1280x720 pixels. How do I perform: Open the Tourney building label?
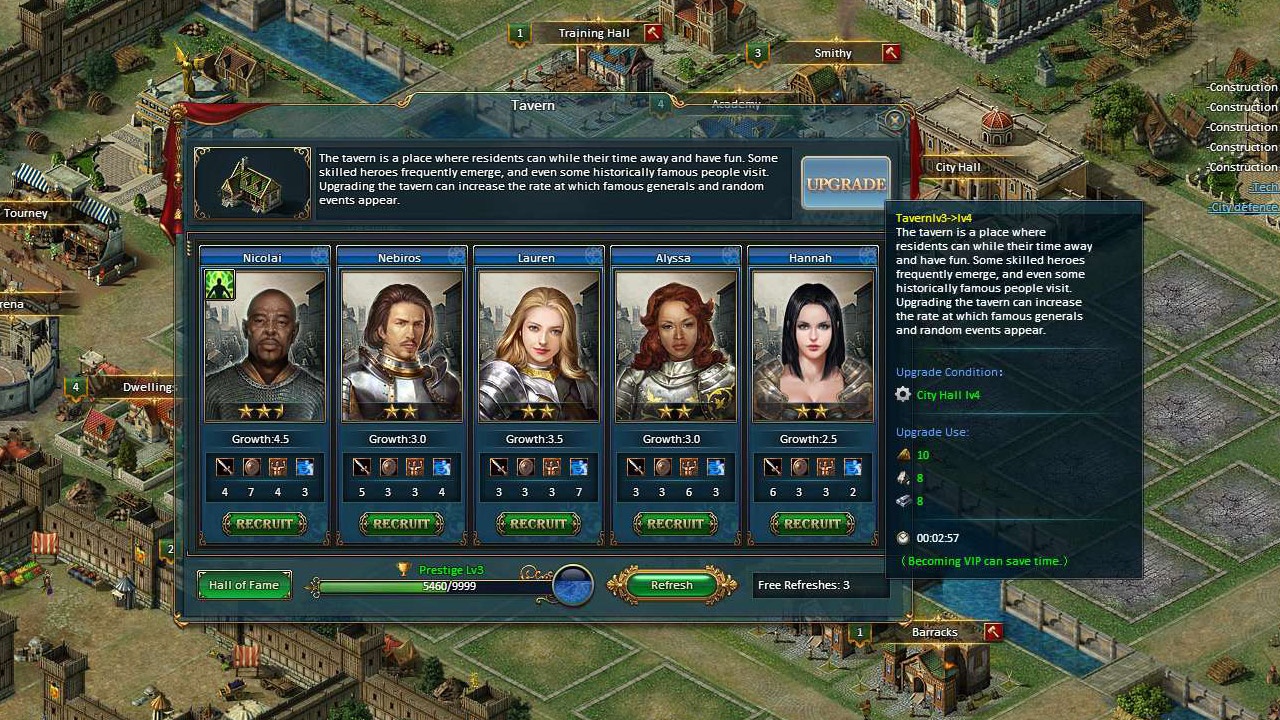[26, 213]
